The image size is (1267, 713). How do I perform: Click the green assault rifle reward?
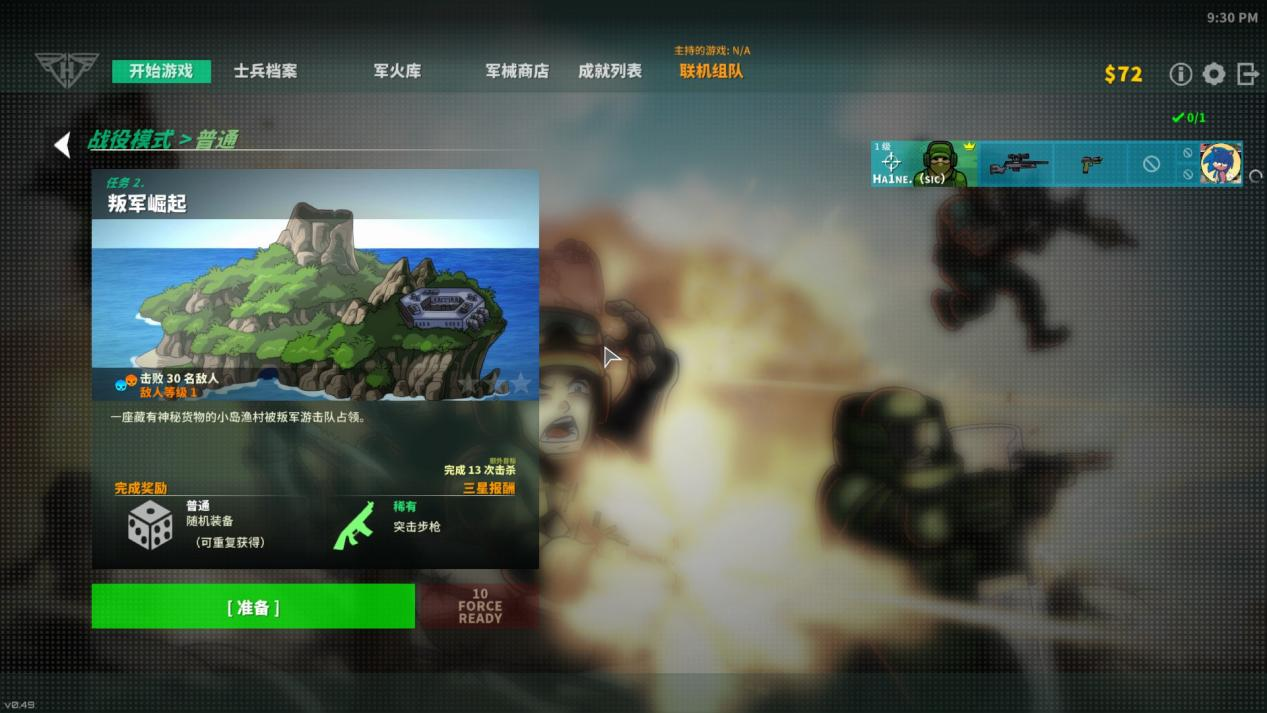[354, 526]
